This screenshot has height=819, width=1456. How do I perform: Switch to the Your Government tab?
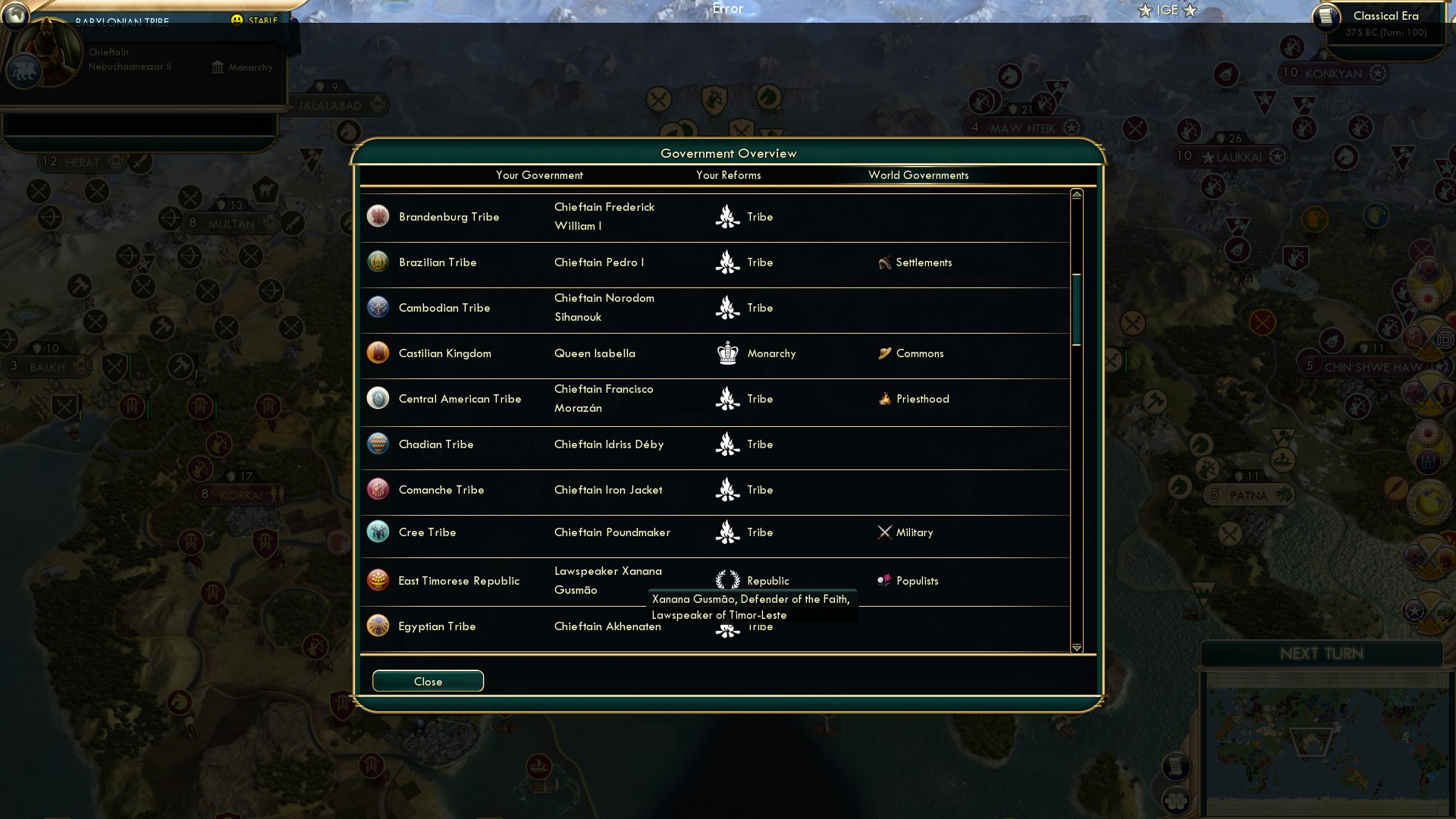(x=539, y=175)
